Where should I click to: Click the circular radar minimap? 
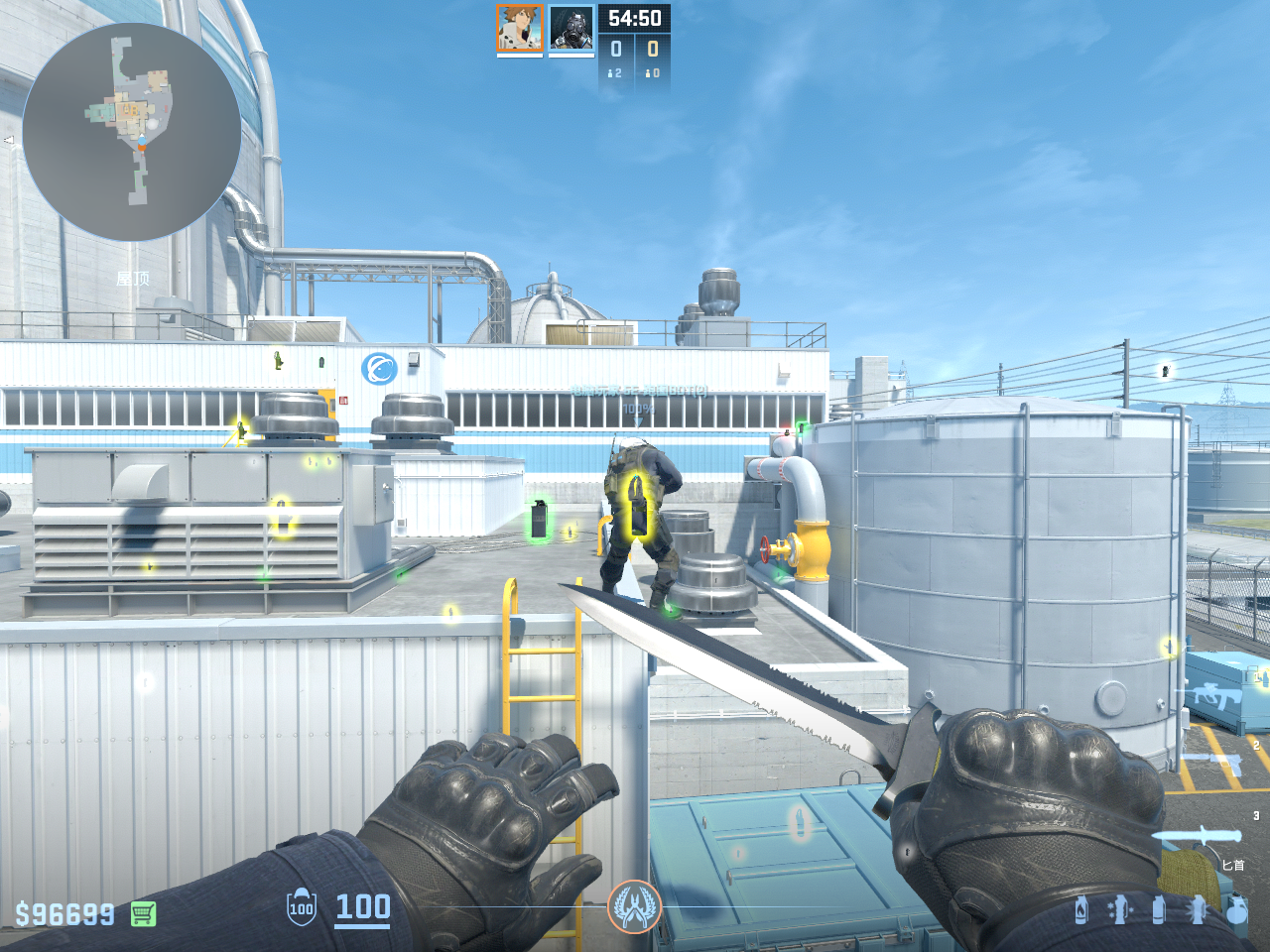[x=132, y=132]
